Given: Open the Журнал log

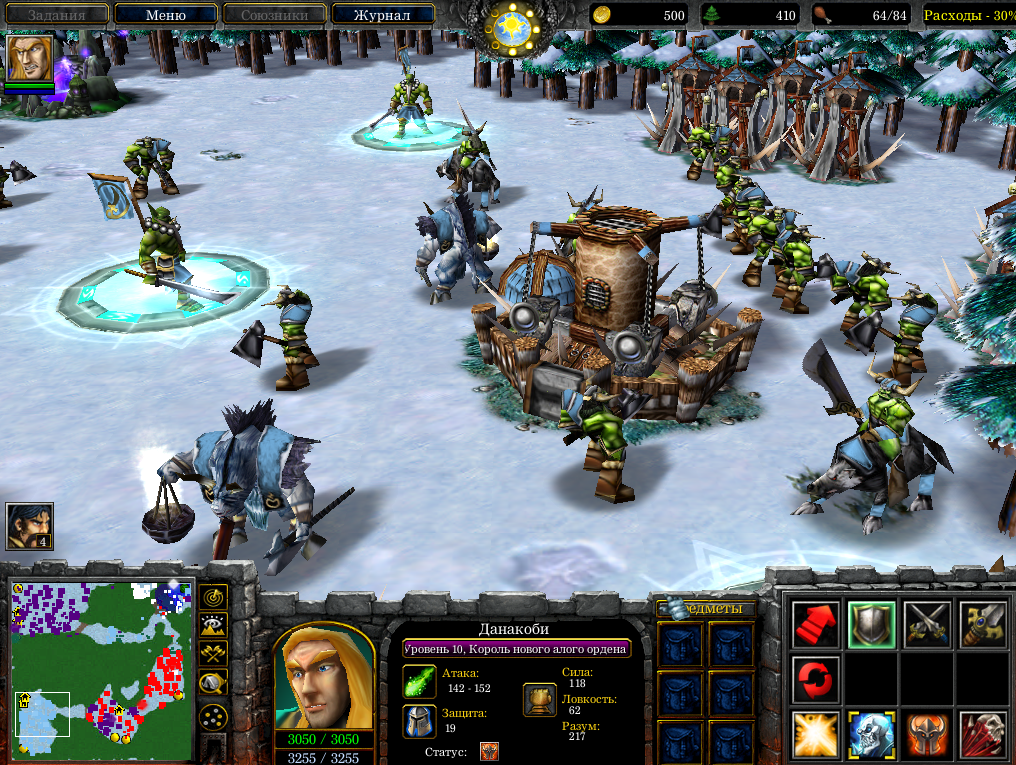Looking at the screenshot, I should [383, 15].
